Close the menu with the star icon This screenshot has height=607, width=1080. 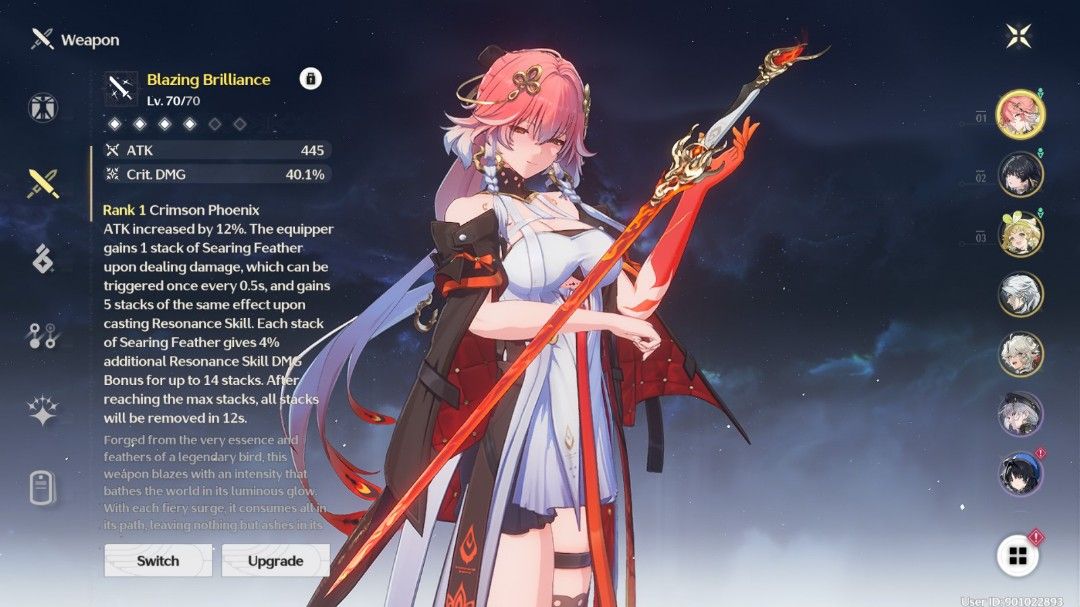[1019, 37]
